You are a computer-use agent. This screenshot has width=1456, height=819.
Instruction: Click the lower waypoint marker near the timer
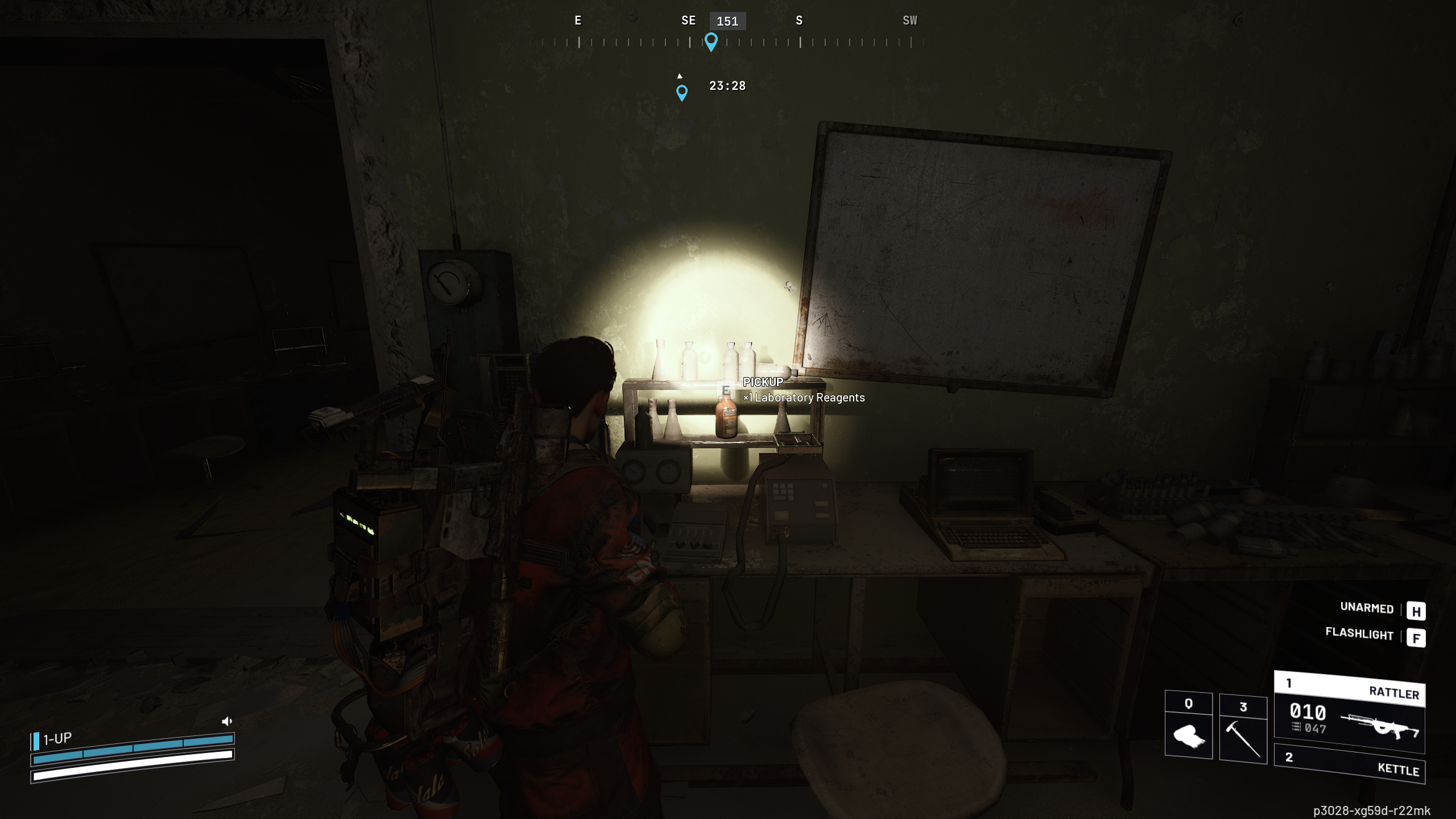[x=681, y=92]
